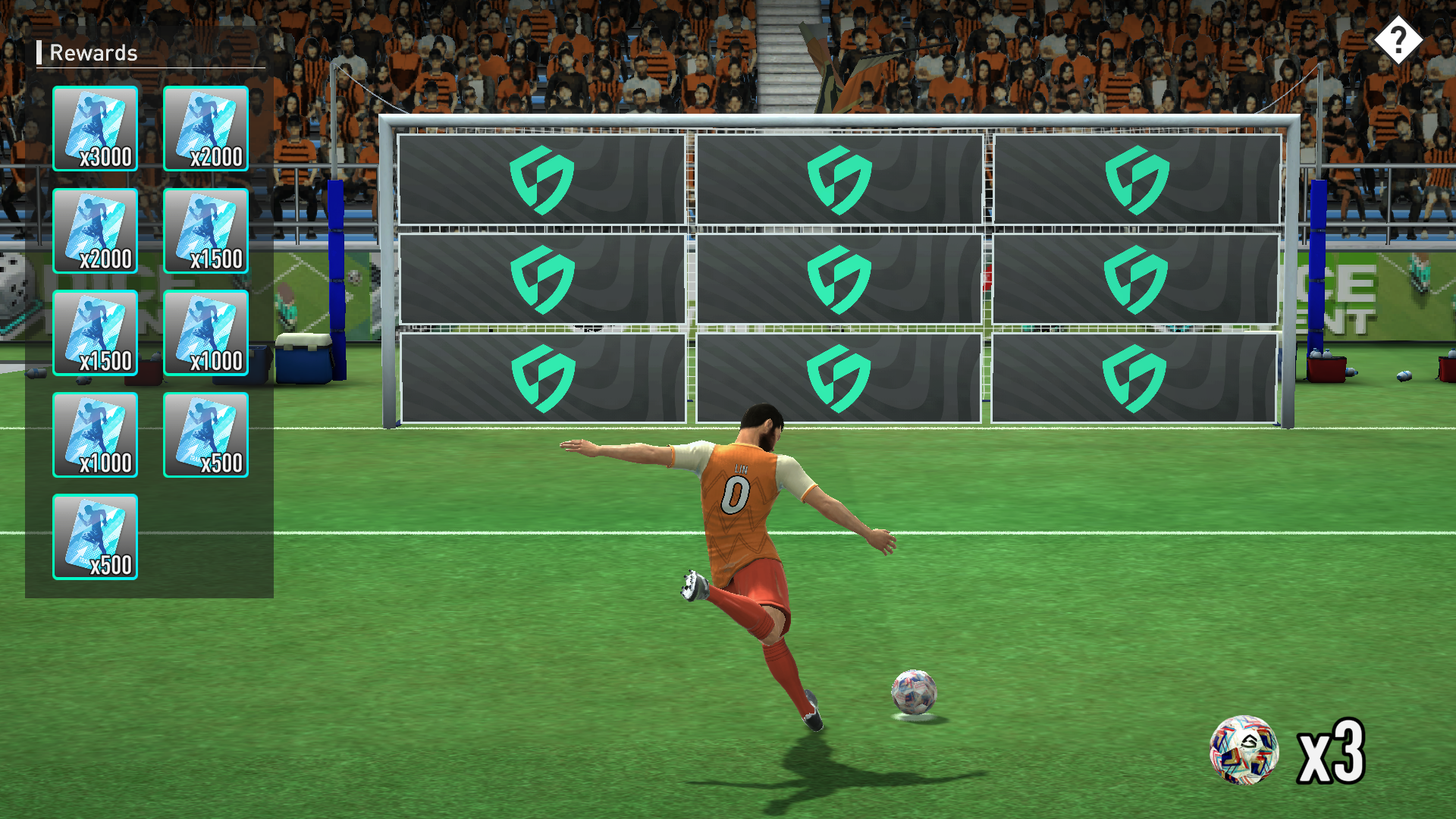The image size is (1456, 819).
Task: Click the Rewards panel header
Action: pyautogui.click(x=93, y=53)
